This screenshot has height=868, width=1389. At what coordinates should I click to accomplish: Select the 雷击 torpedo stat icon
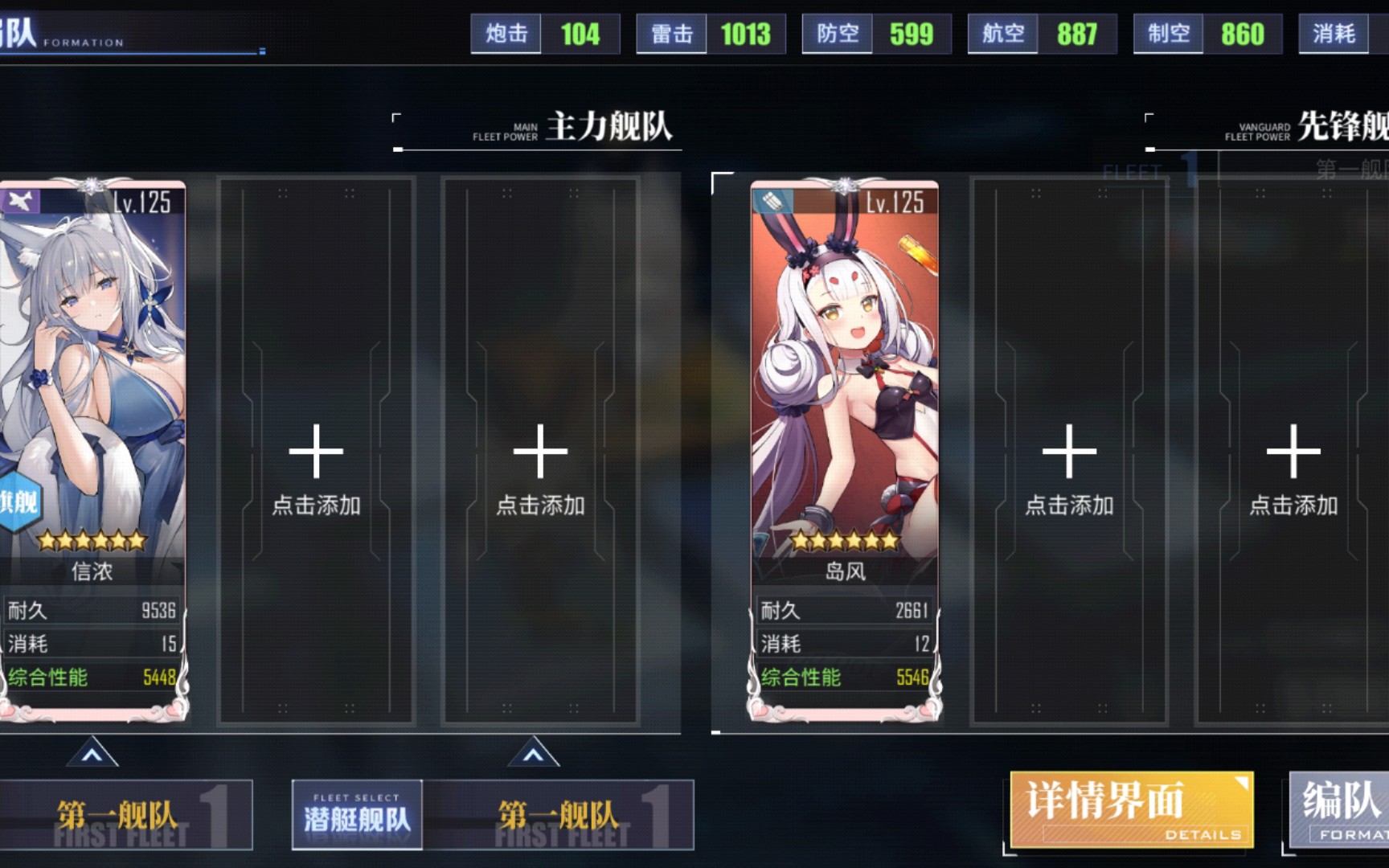(670, 34)
